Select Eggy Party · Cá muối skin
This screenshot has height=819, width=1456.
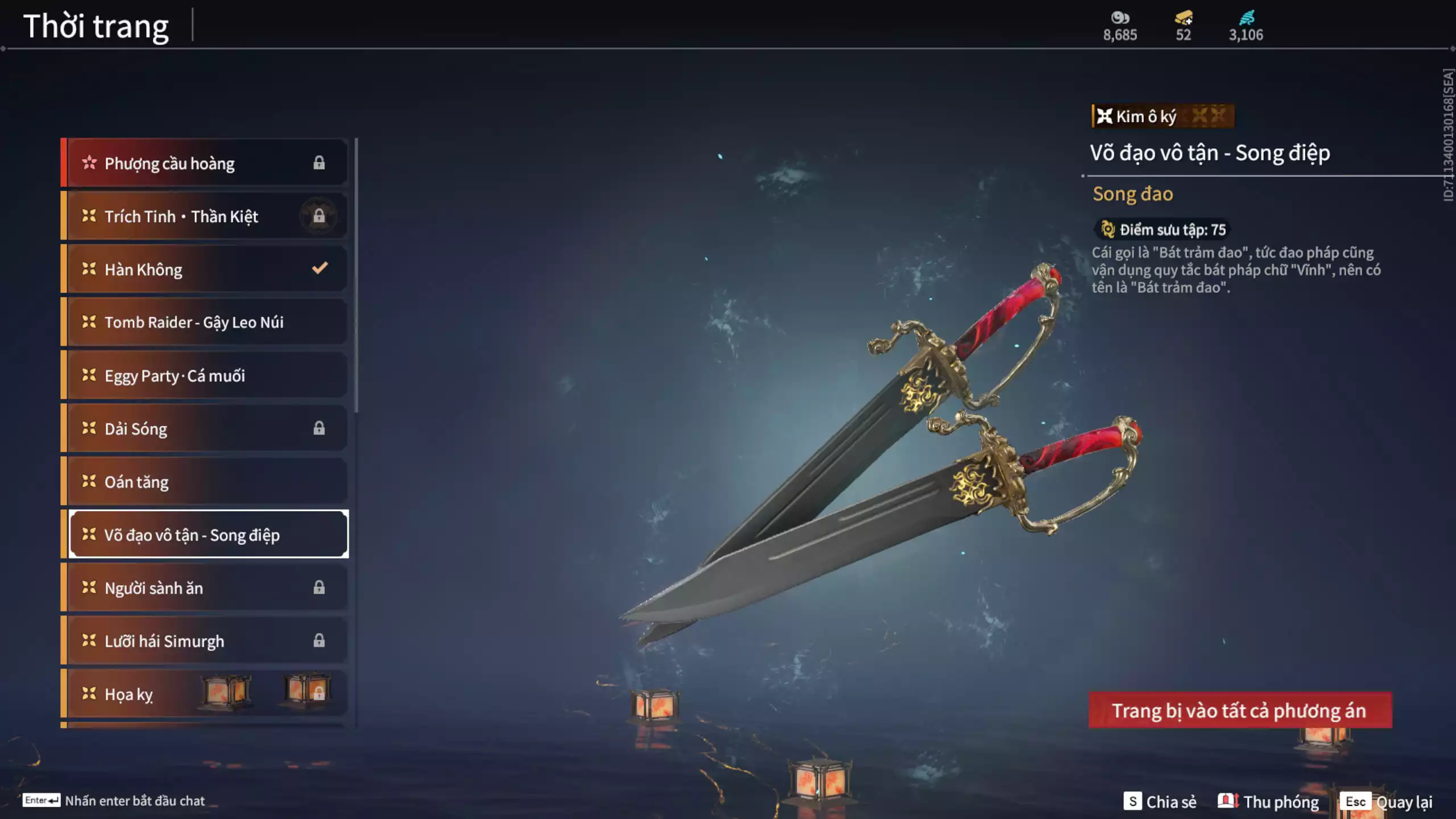(x=205, y=375)
